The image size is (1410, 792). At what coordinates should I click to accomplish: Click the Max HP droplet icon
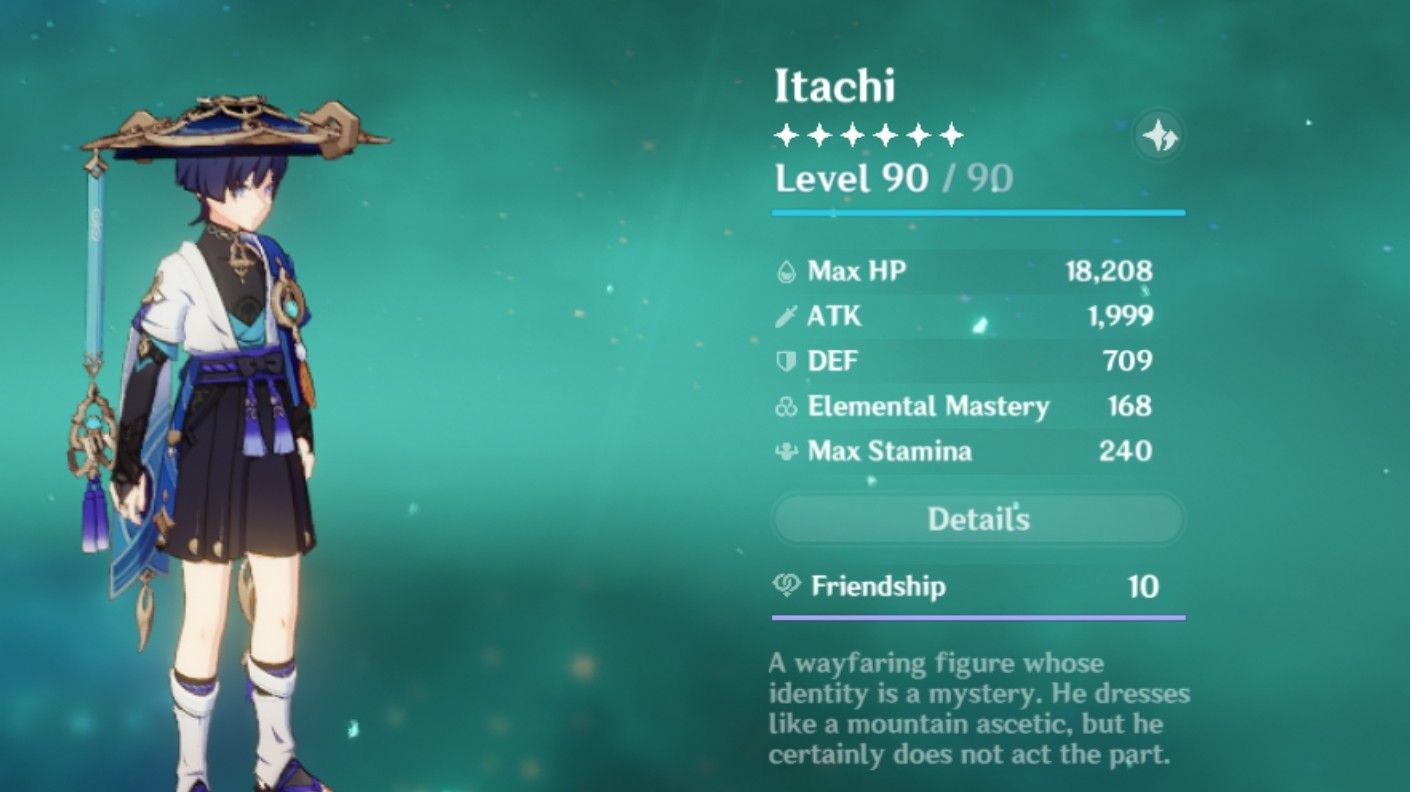(x=786, y=270)
